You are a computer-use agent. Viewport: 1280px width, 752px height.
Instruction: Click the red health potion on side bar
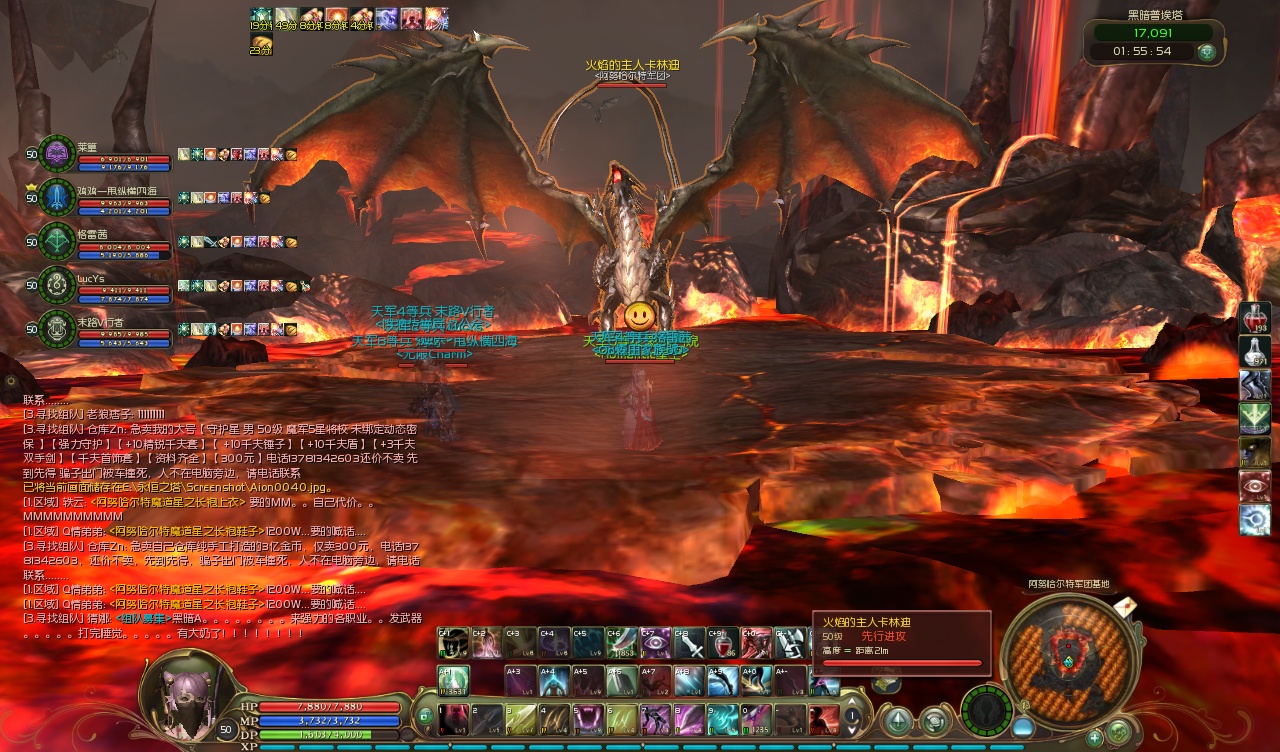coord(1255,318)
